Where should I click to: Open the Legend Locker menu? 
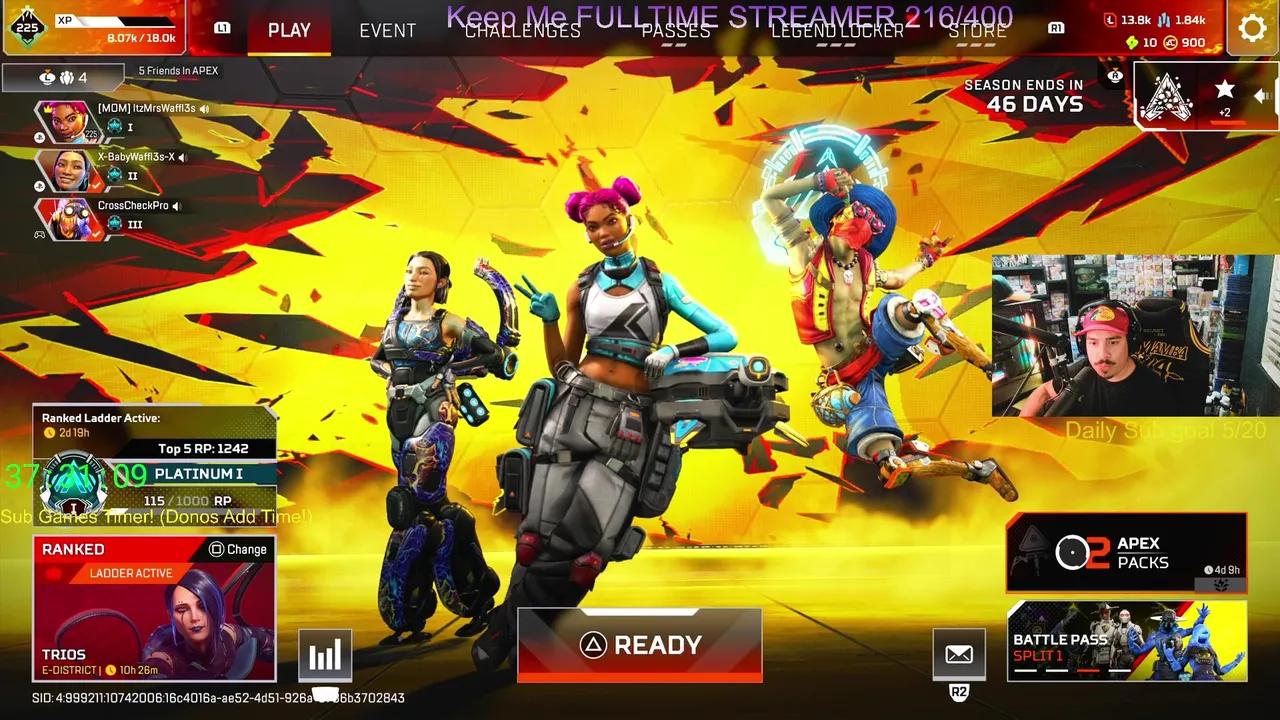click(x=838, y=31)
